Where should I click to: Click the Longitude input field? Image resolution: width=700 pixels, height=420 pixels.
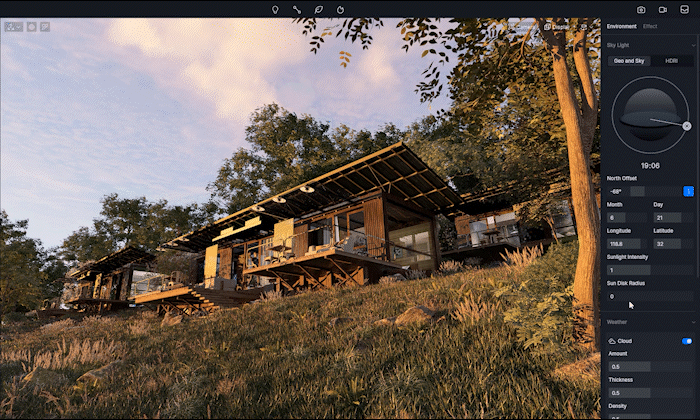click(x=627, y=243)
